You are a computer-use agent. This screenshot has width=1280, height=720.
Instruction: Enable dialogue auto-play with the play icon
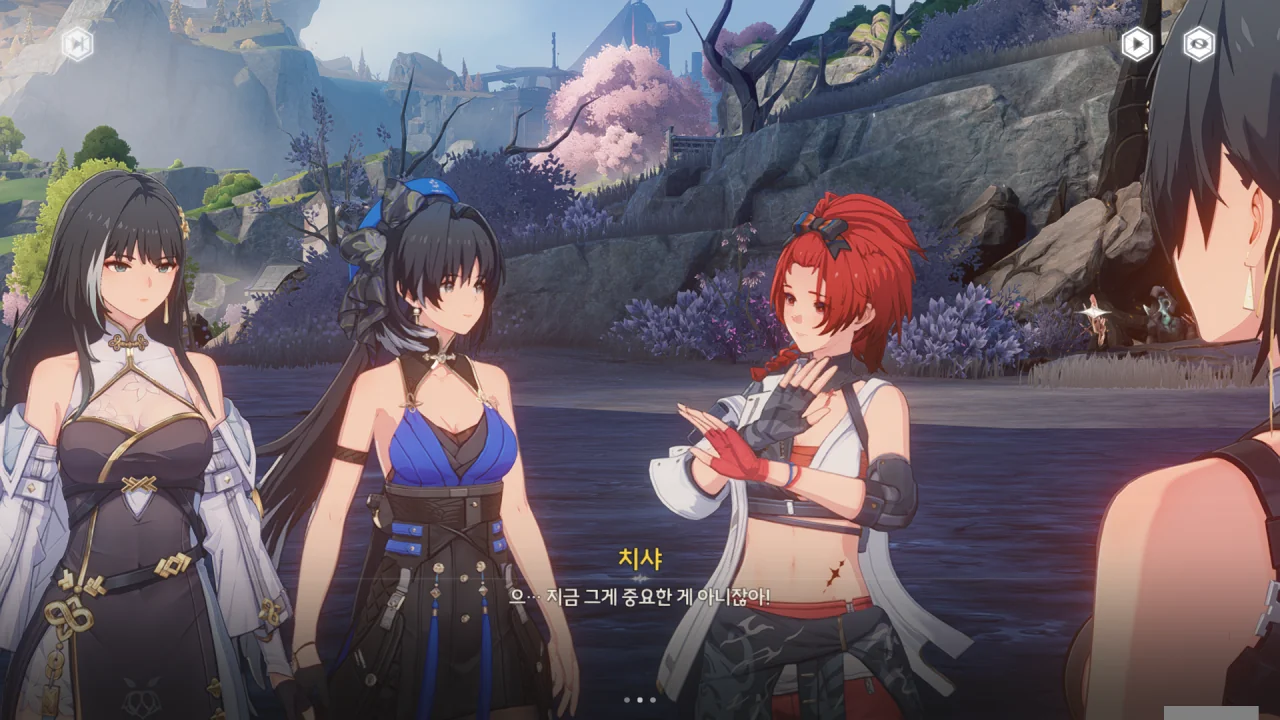click(1136, 43)
